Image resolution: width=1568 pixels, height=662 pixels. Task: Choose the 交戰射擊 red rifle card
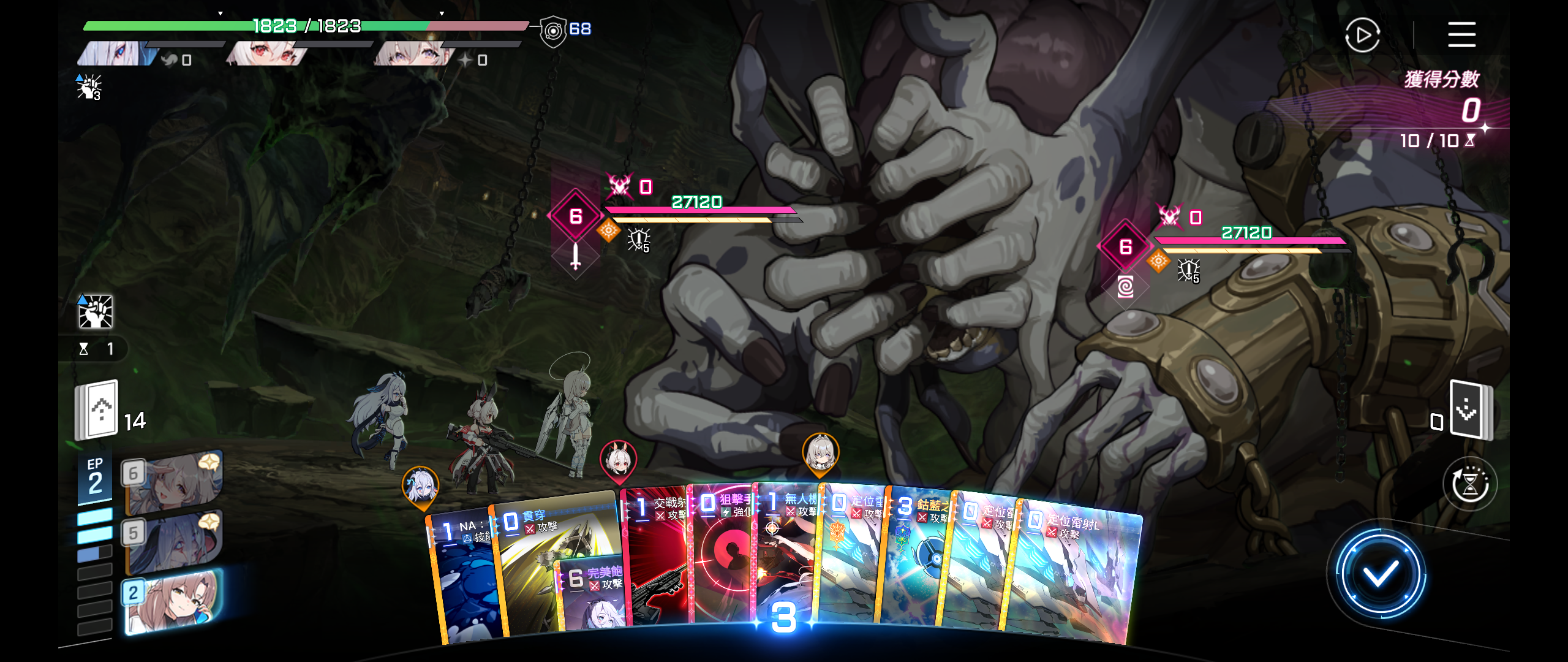tap(655, 552)
